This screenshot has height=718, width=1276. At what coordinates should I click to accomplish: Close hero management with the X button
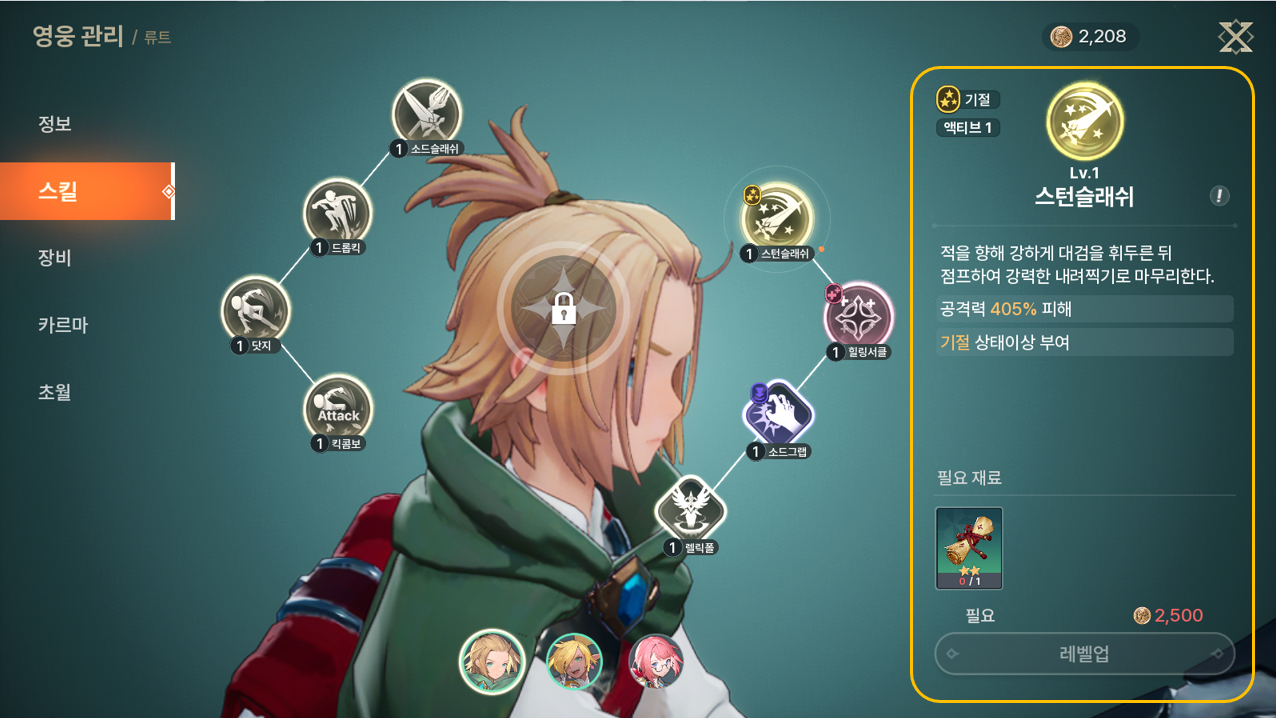point(1235,37)
